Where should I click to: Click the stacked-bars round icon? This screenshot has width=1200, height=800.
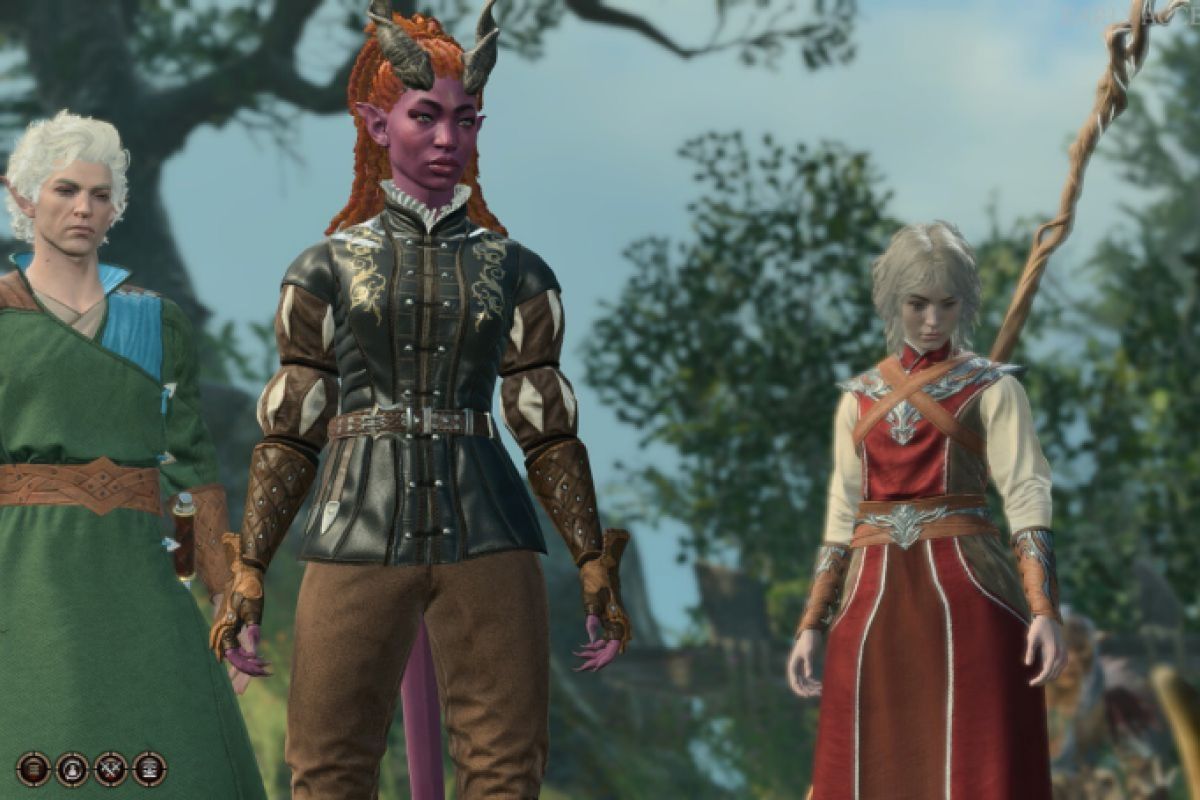pos(34,769)
